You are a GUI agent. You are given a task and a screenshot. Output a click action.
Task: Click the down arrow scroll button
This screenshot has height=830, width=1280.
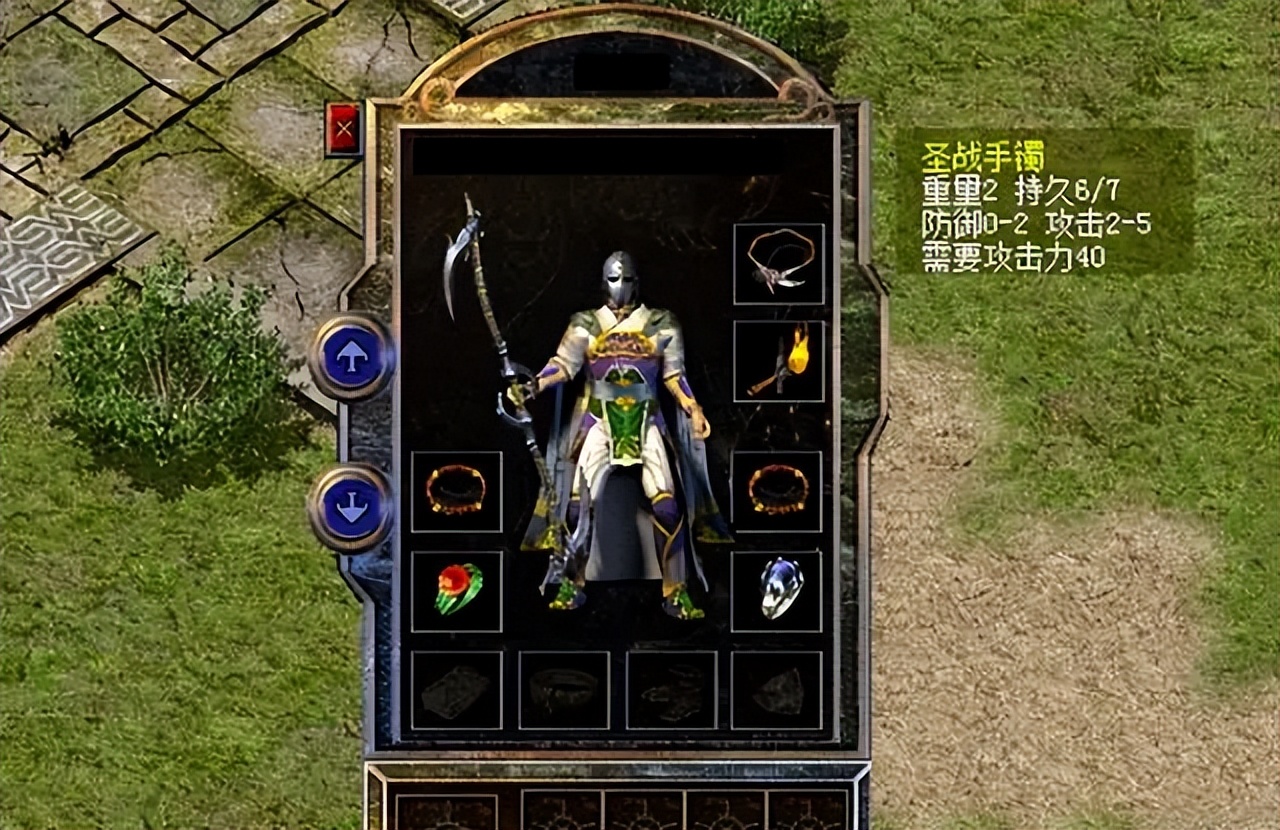pyautogui.click(x=352, y=505)
